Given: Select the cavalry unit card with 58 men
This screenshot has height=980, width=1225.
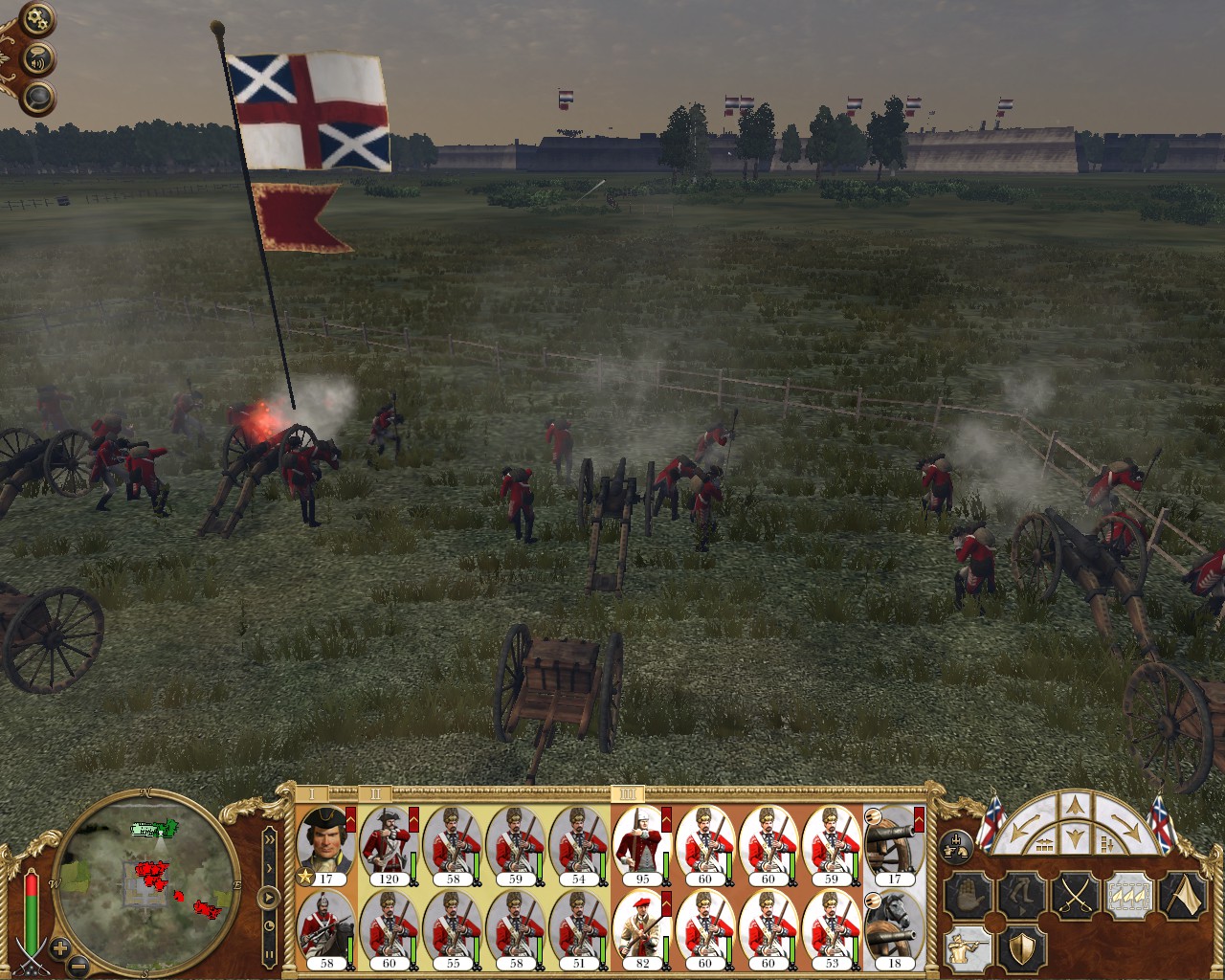Looking at the screenshot, I should pyautogui.click(x=326, y=929).
